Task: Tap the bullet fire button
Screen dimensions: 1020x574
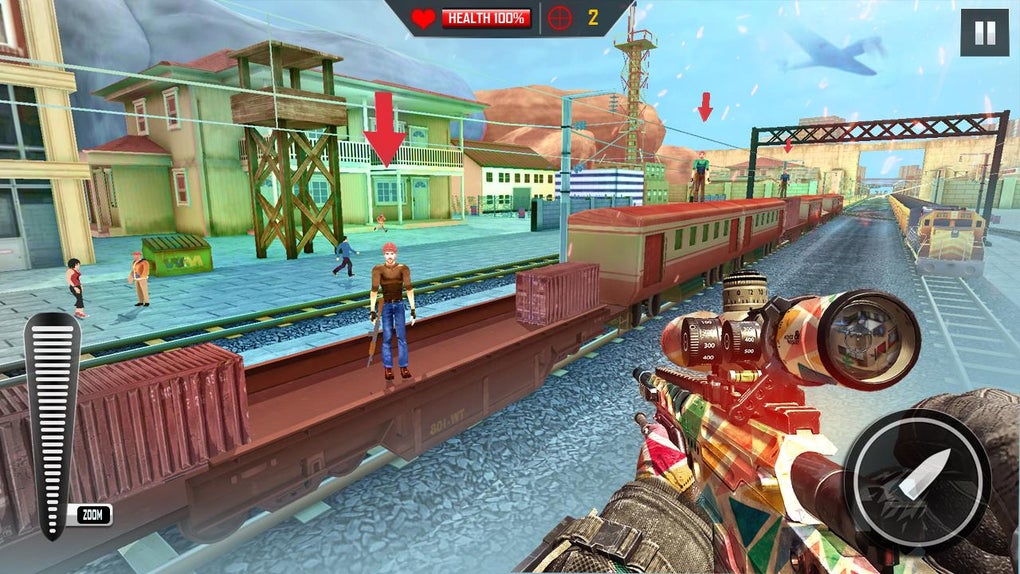Action: point(917,479)
